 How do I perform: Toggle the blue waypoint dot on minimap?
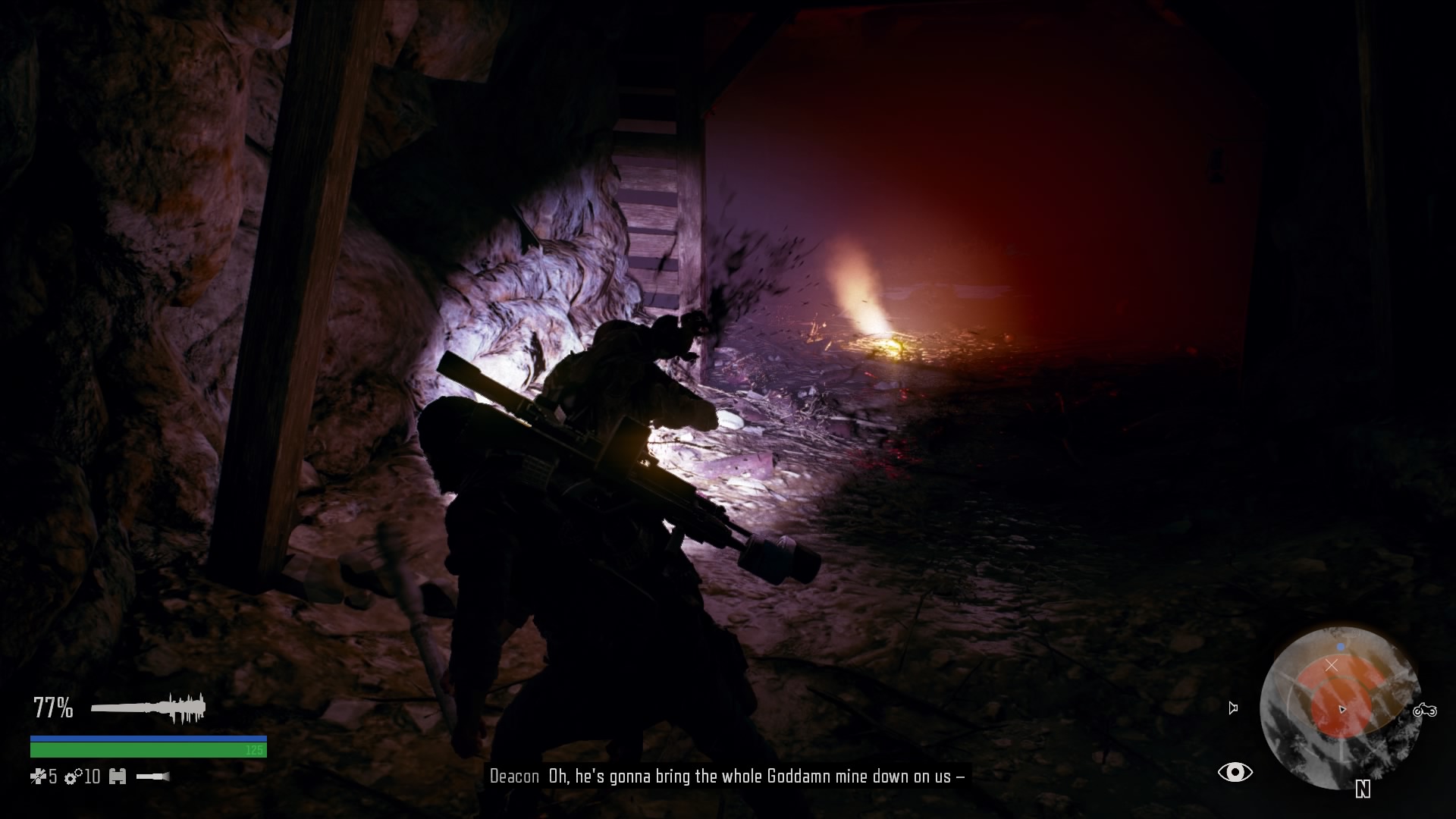coord(1341,646)
